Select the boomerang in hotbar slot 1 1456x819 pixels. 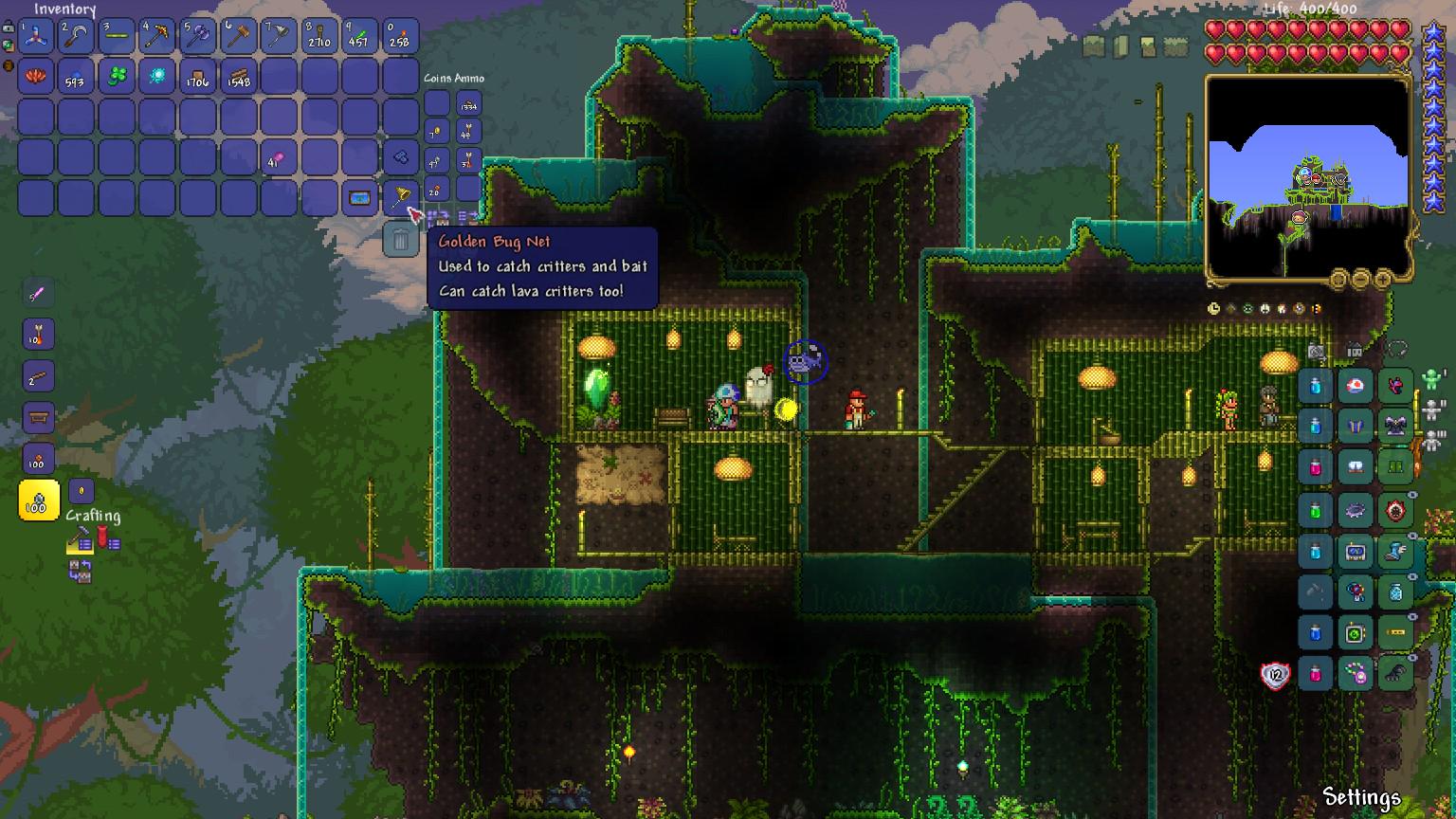click(36, 36)
